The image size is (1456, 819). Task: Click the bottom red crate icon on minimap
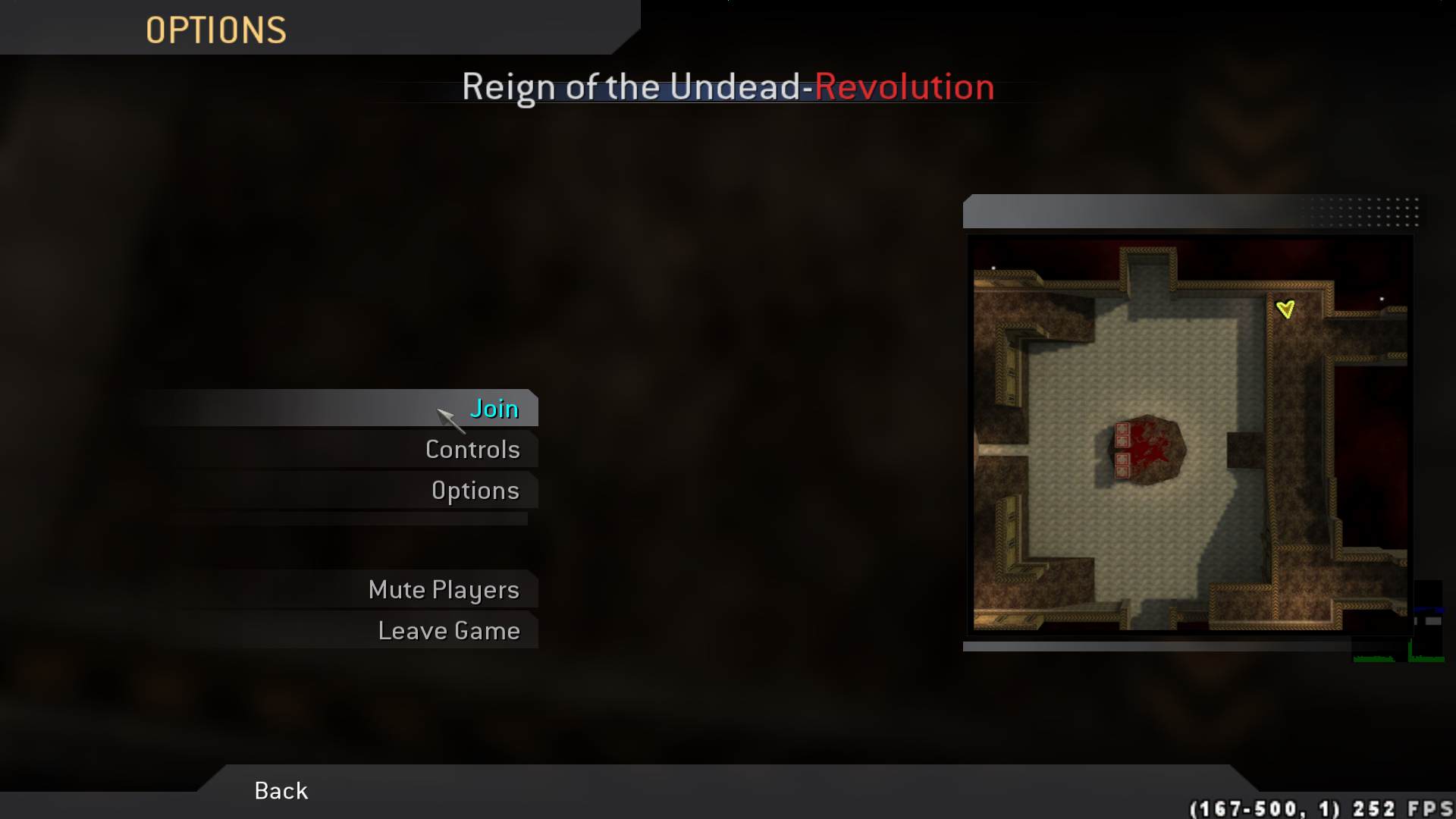[x=1122, y=472]
